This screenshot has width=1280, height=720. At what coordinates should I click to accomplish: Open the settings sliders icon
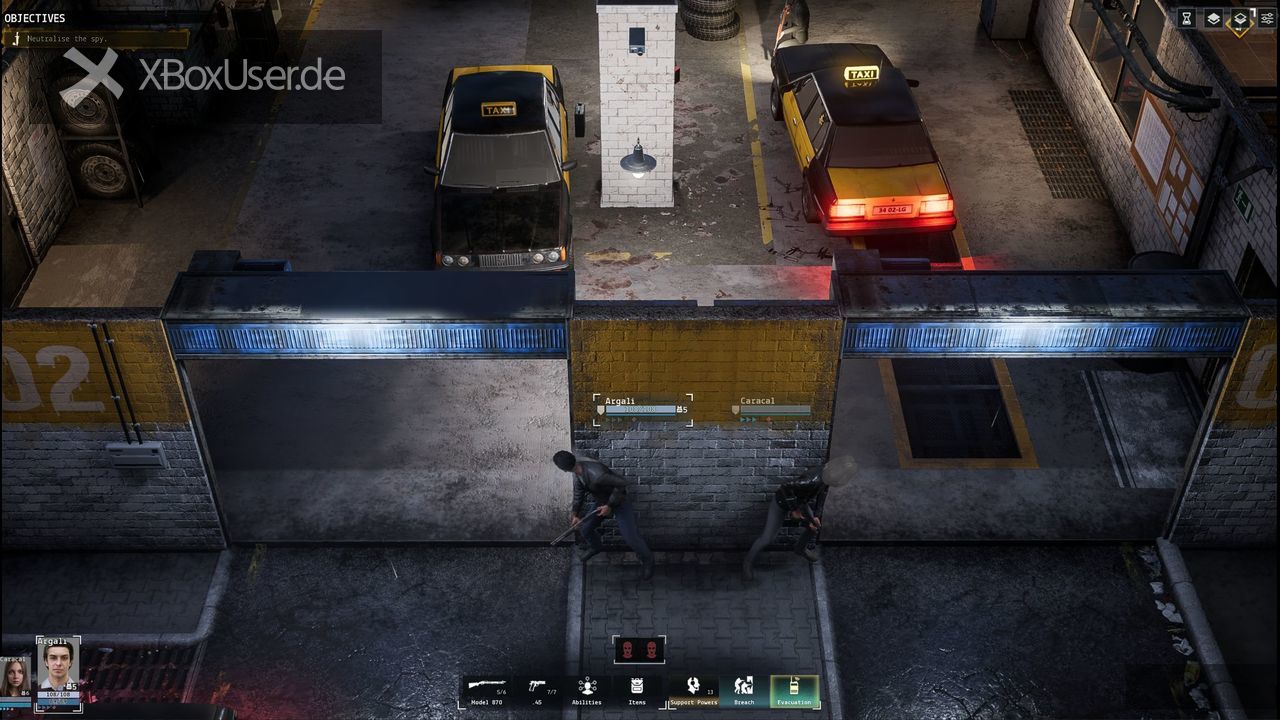[1267, 18]
